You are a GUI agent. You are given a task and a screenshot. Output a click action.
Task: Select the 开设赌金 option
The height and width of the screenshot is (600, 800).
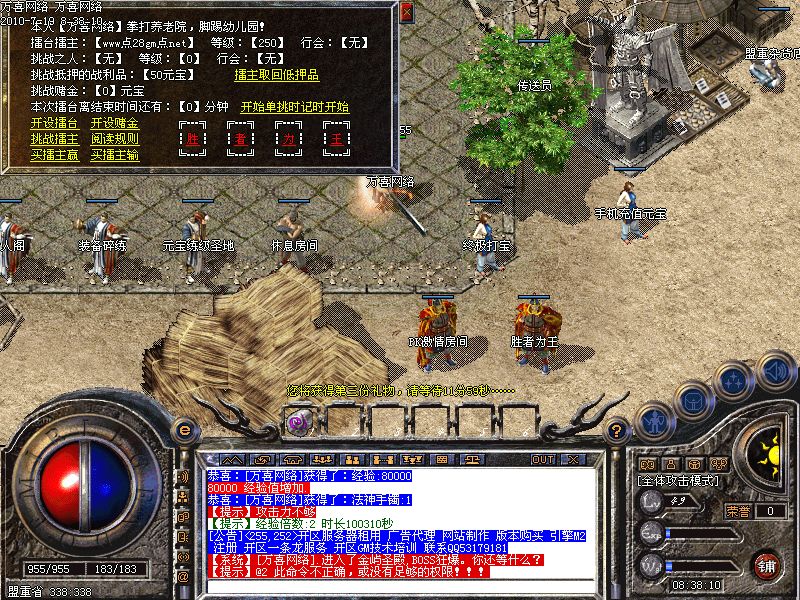(x=115, y=123)
